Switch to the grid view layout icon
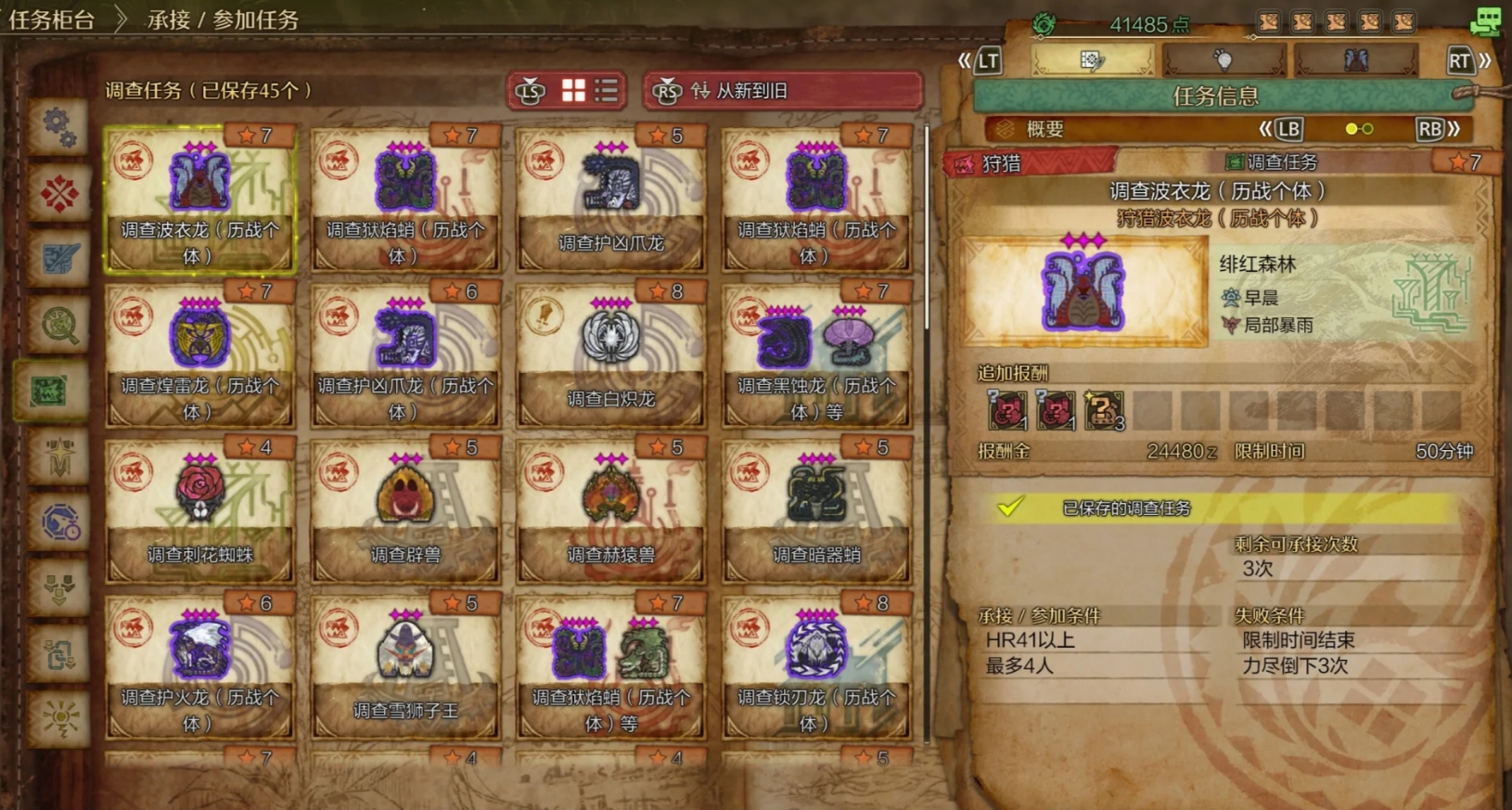1512x810 pixels. click(573, 90)
